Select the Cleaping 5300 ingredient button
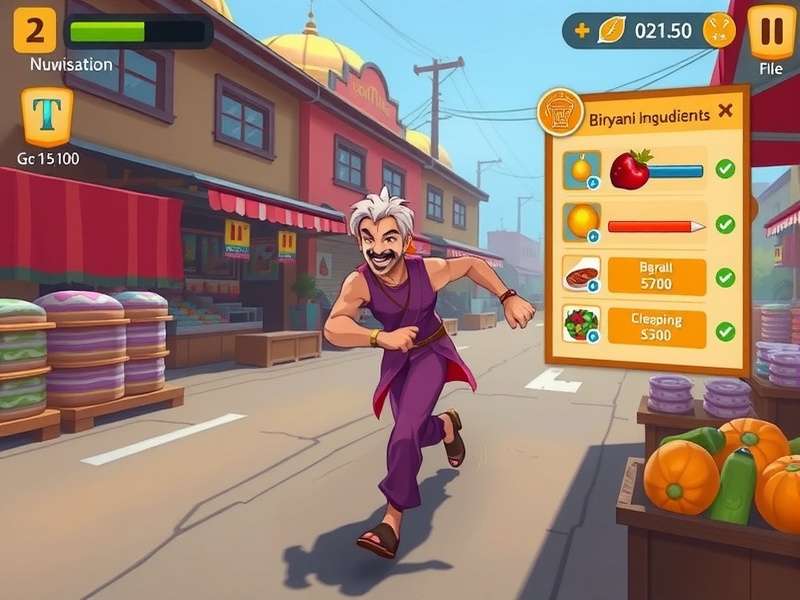The image size is (800, 600). [658, 328]
